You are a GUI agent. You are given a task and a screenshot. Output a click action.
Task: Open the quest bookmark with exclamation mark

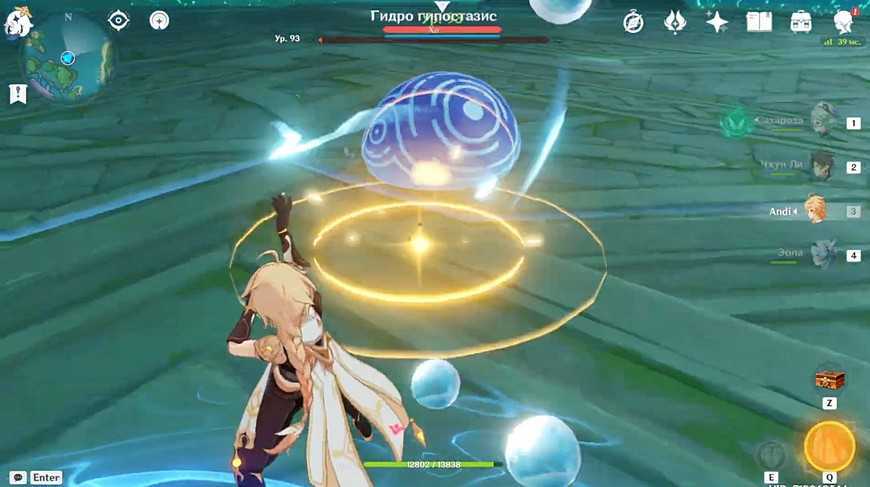(17, 93)
